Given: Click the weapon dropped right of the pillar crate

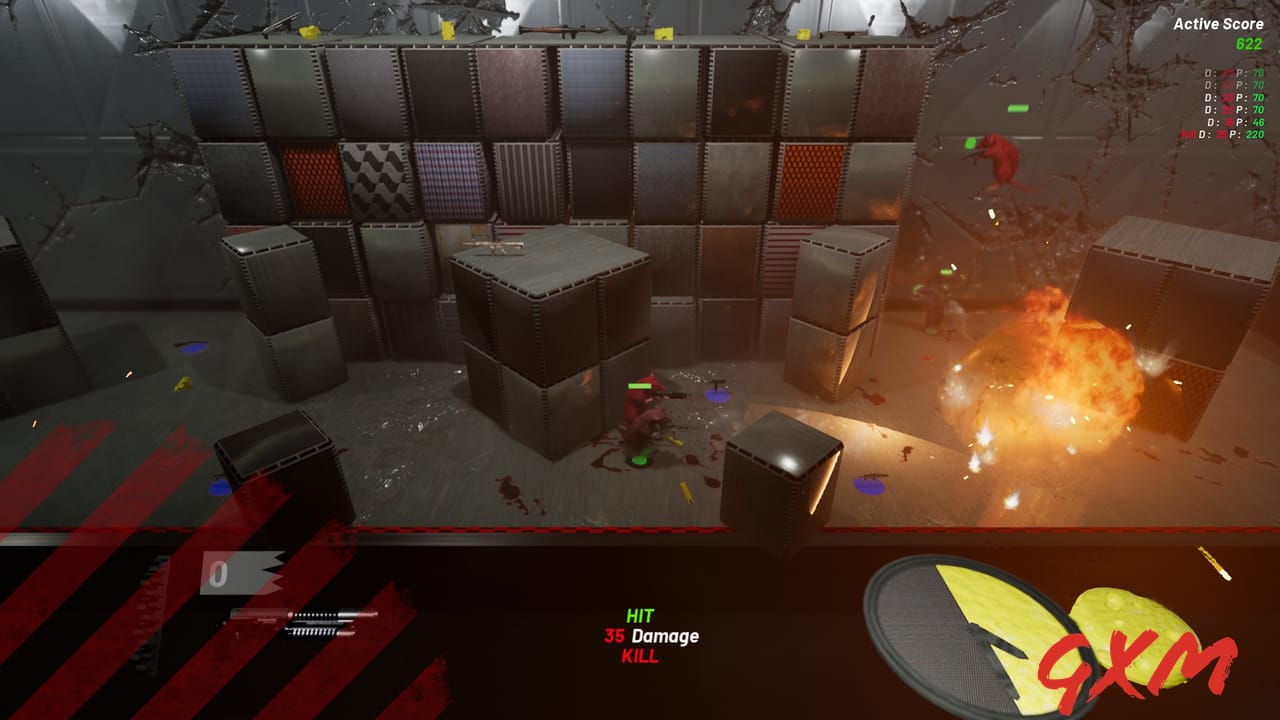Looking at the screenshot, I should pyautogui.click(x=872, y=477).
